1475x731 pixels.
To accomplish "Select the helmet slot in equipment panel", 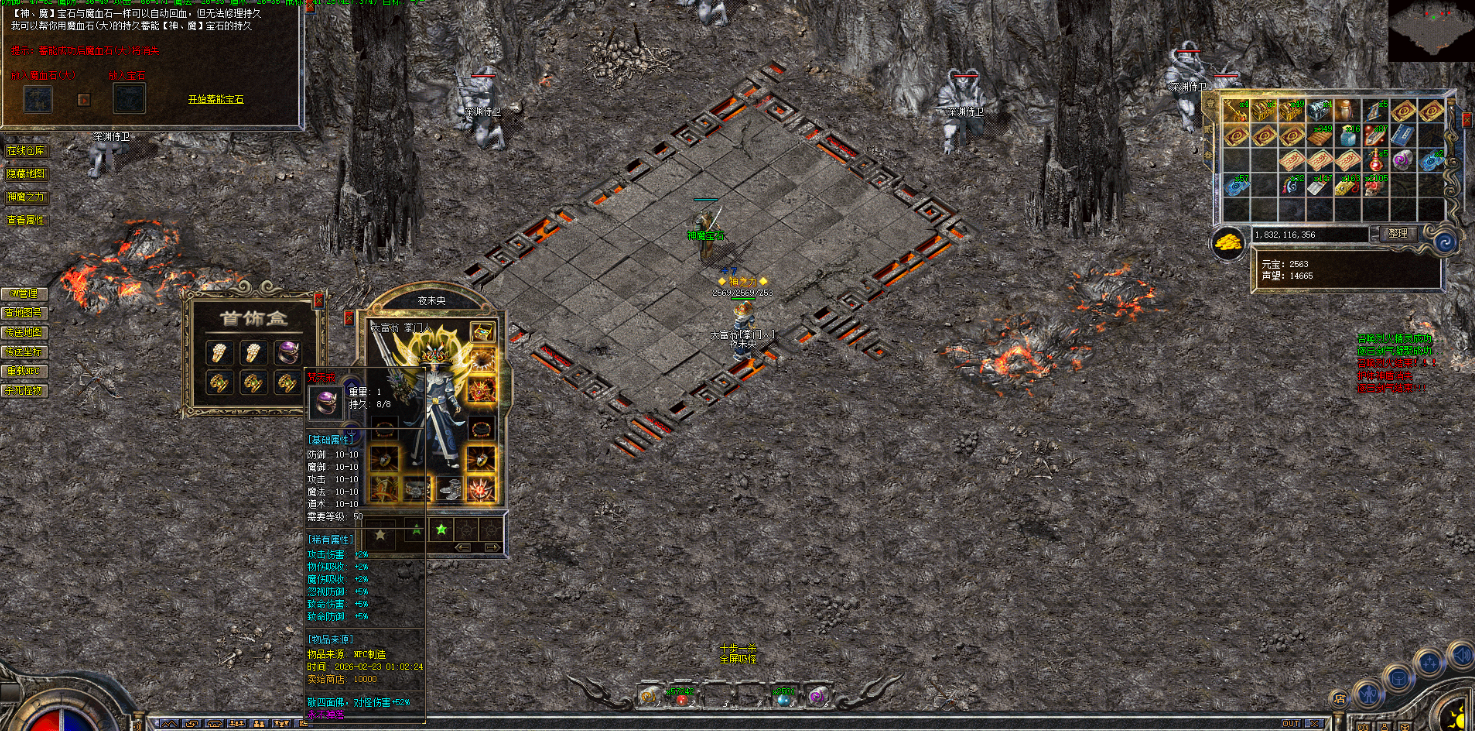I will click(483, 333).
